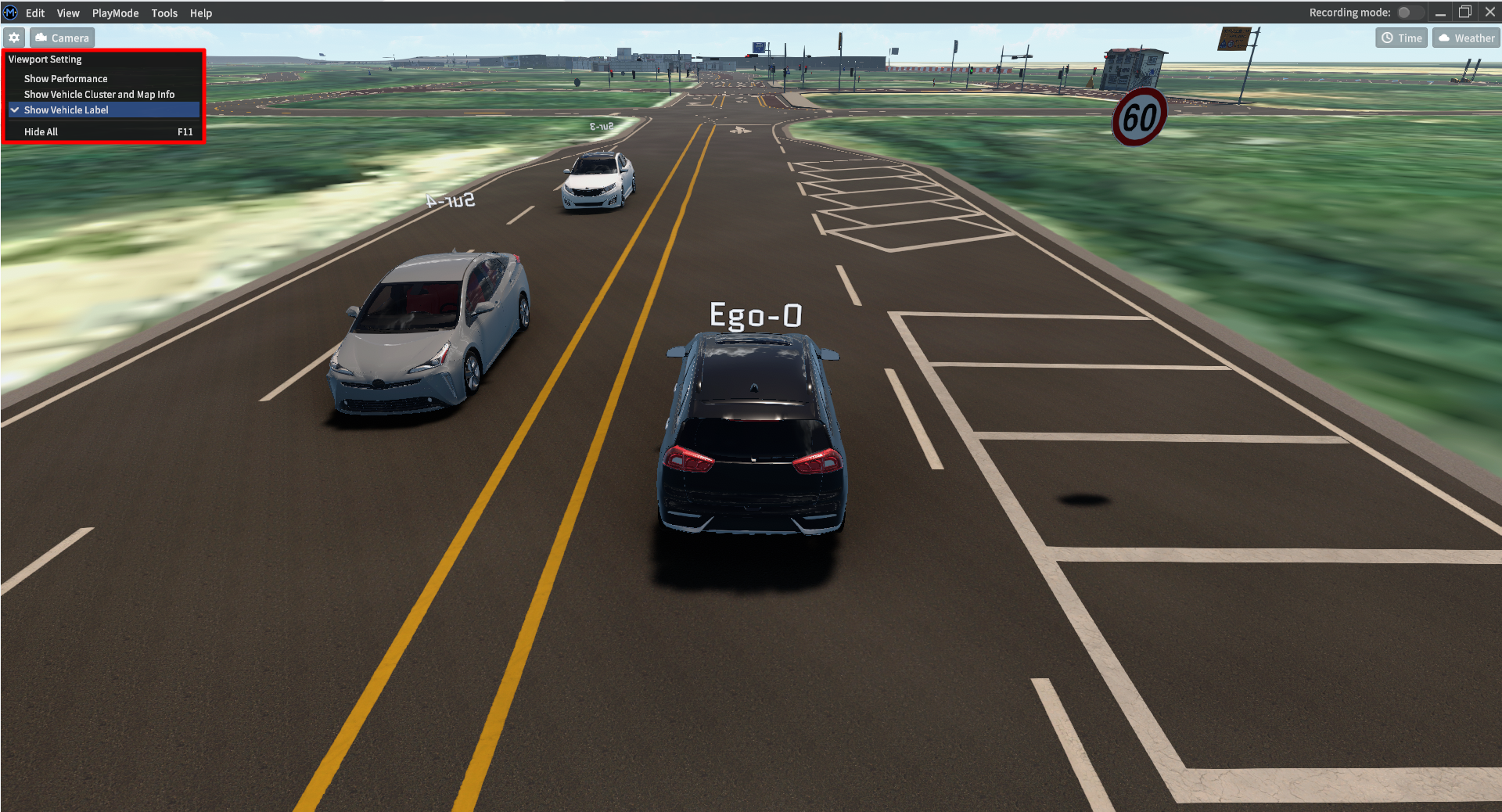Enable Show Vehicle Cluster and Map Info
The image size is (1502, 812).
pos(99,94)
